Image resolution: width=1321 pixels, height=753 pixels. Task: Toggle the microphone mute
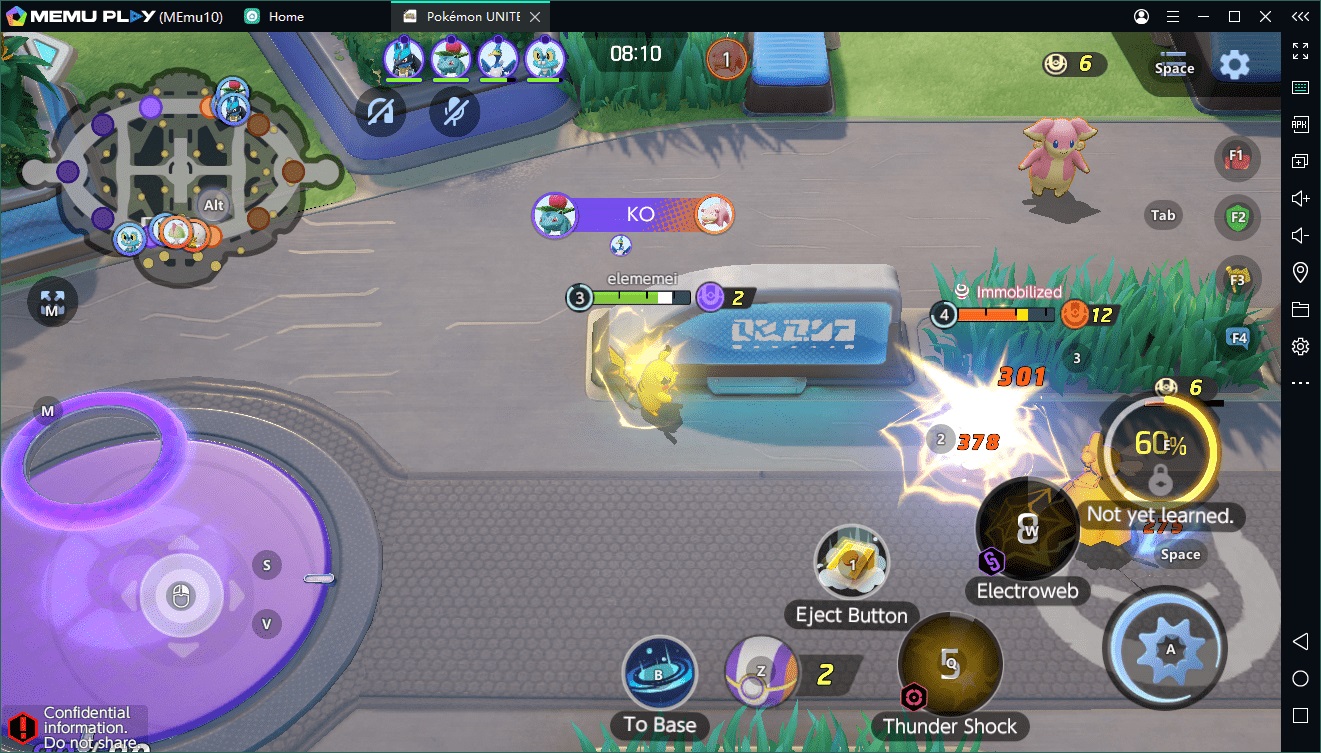454,112
